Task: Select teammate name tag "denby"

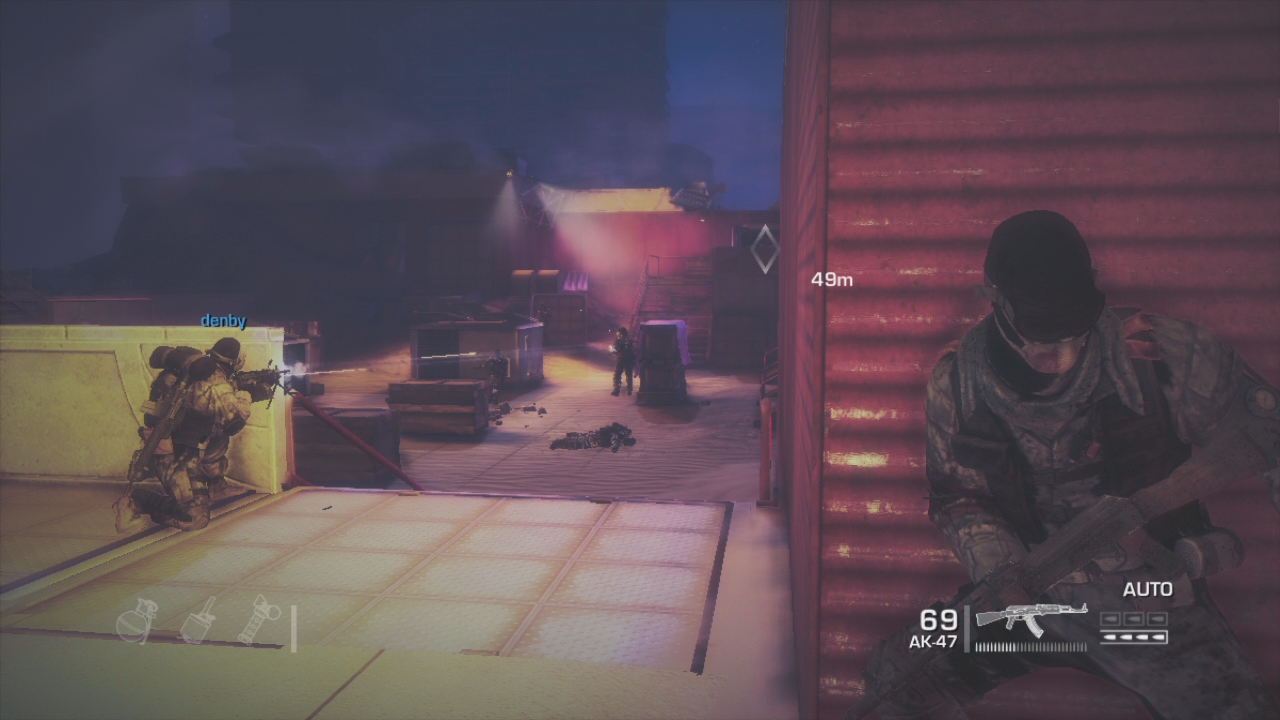Action: coord(223,321)
